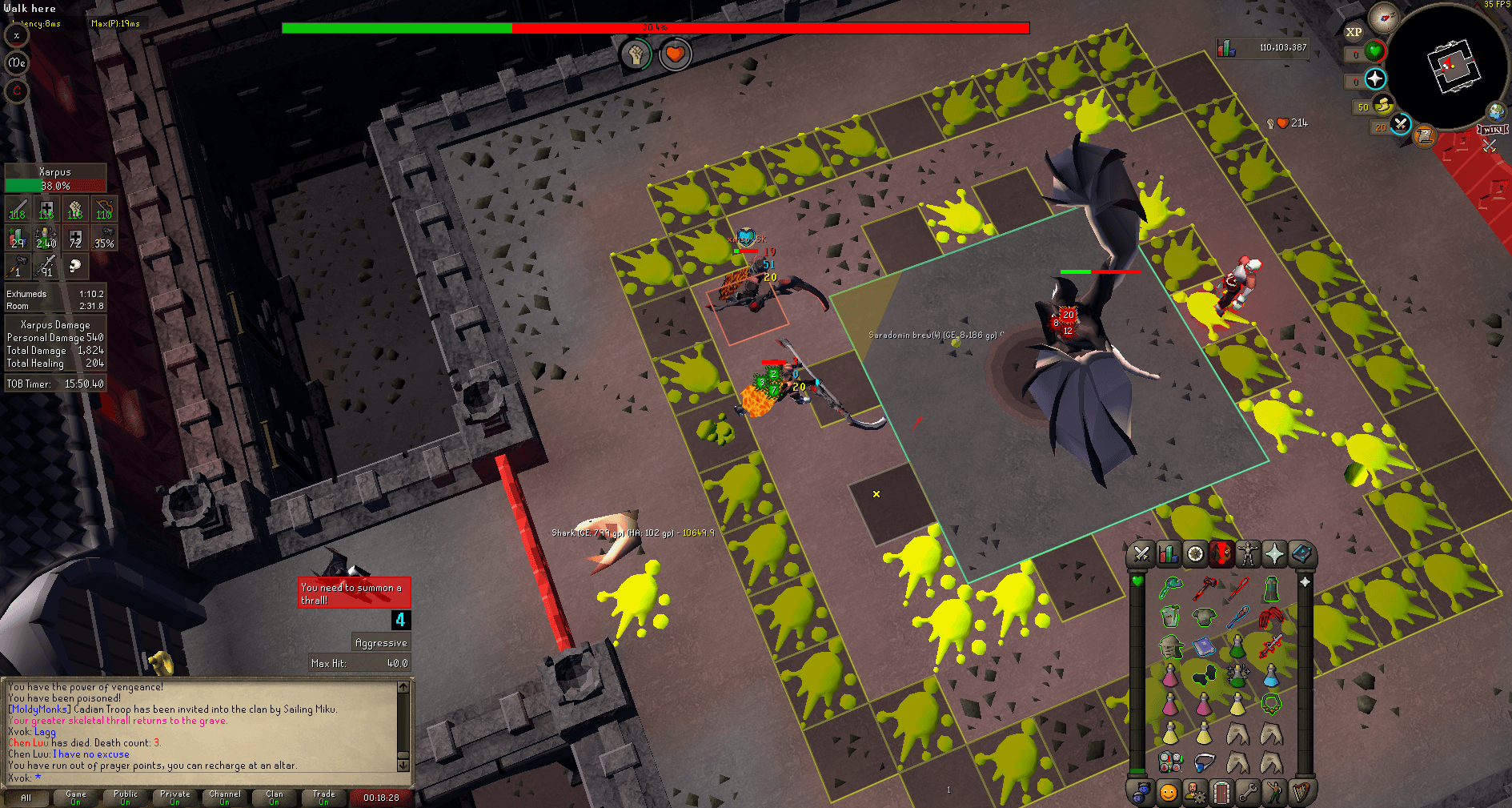Open the world map globe icon
The width and height of the screenshot is (1512, 808).
coord(1495,111)
